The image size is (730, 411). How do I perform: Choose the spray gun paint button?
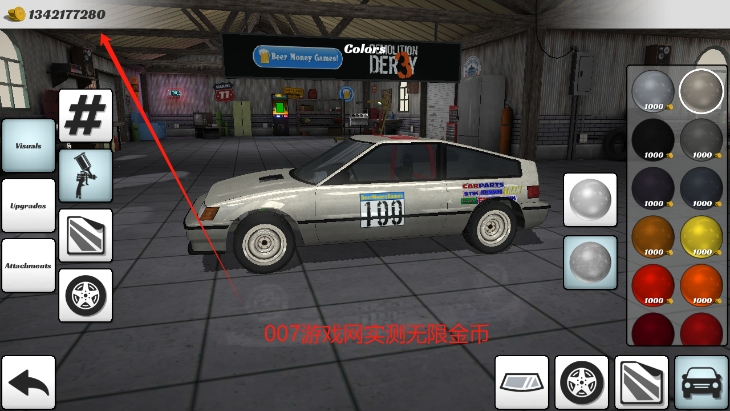[x=85, y=176]
